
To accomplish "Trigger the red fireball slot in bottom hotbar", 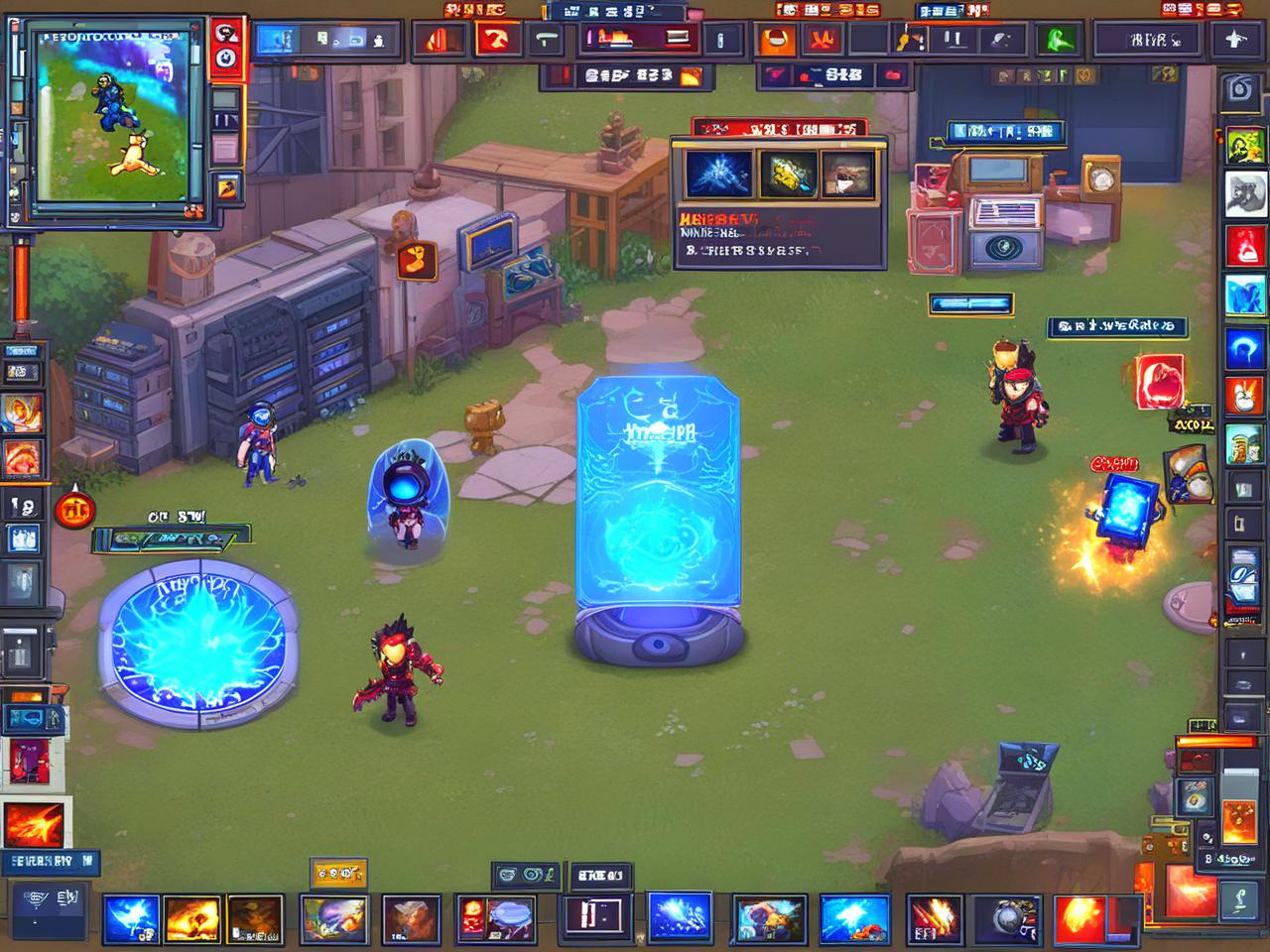I will click(x=1081, y=918).
